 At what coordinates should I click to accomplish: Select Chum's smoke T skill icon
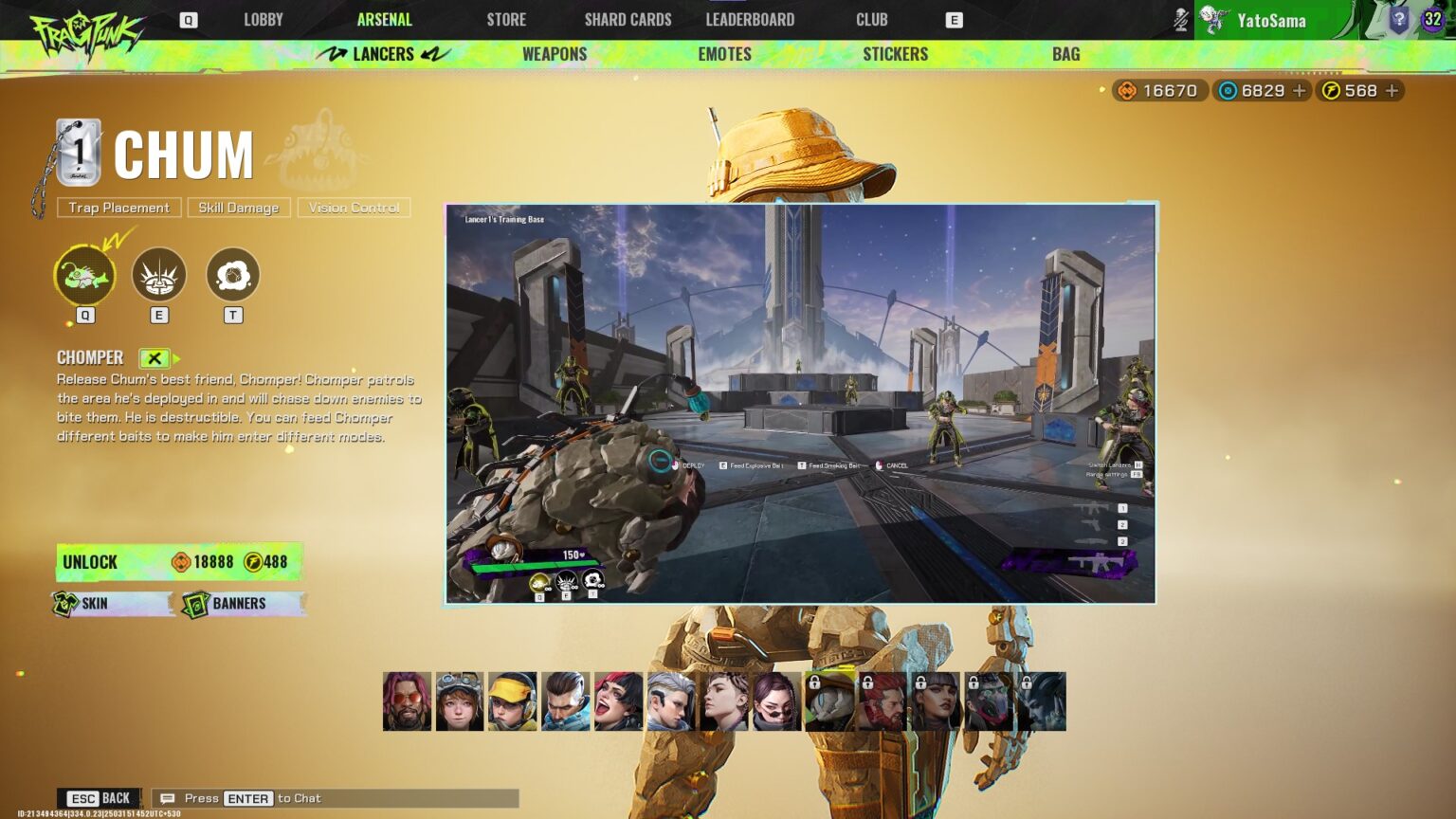click(232, 275)
